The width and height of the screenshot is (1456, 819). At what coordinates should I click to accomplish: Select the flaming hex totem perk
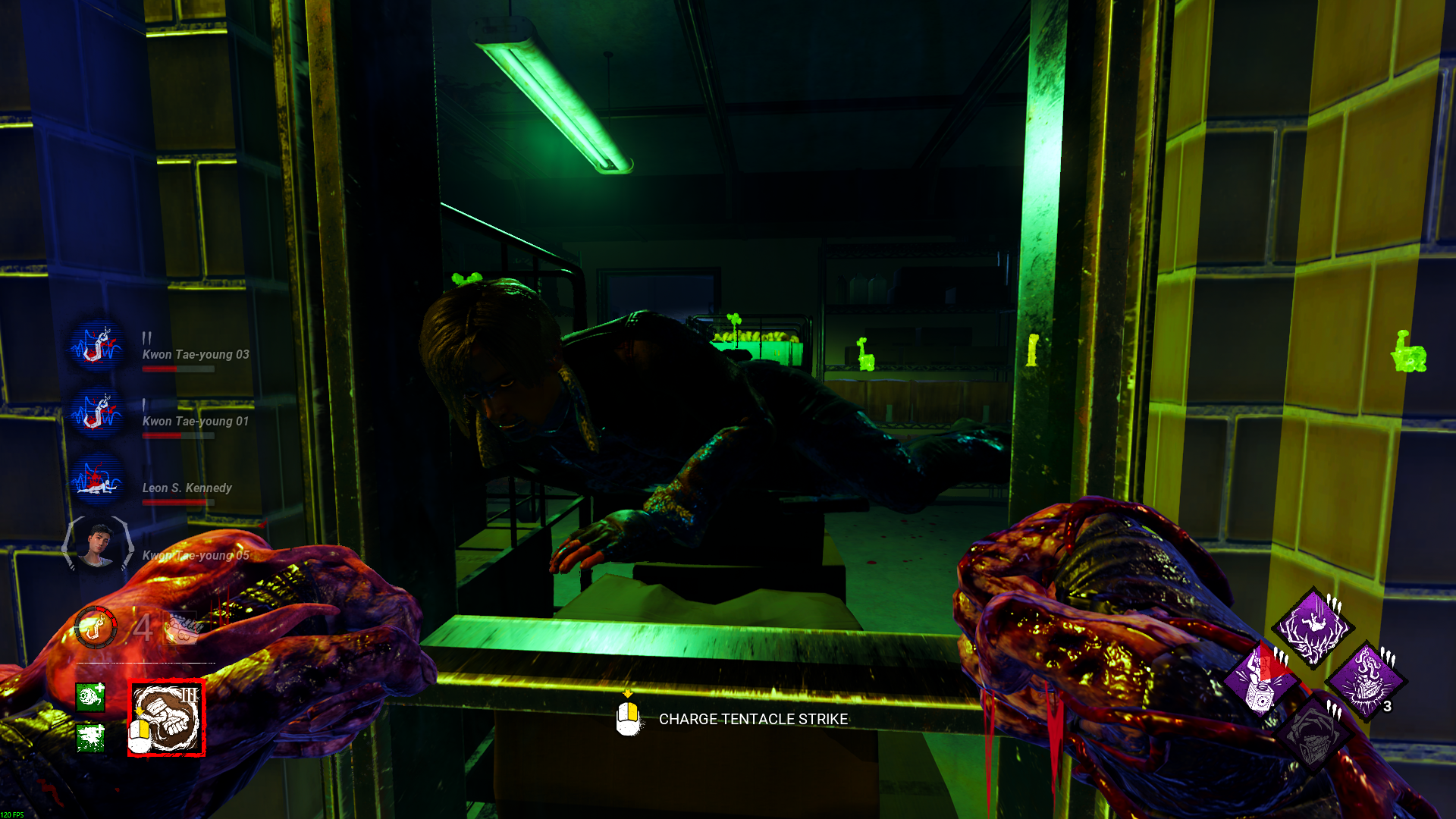1366,681
